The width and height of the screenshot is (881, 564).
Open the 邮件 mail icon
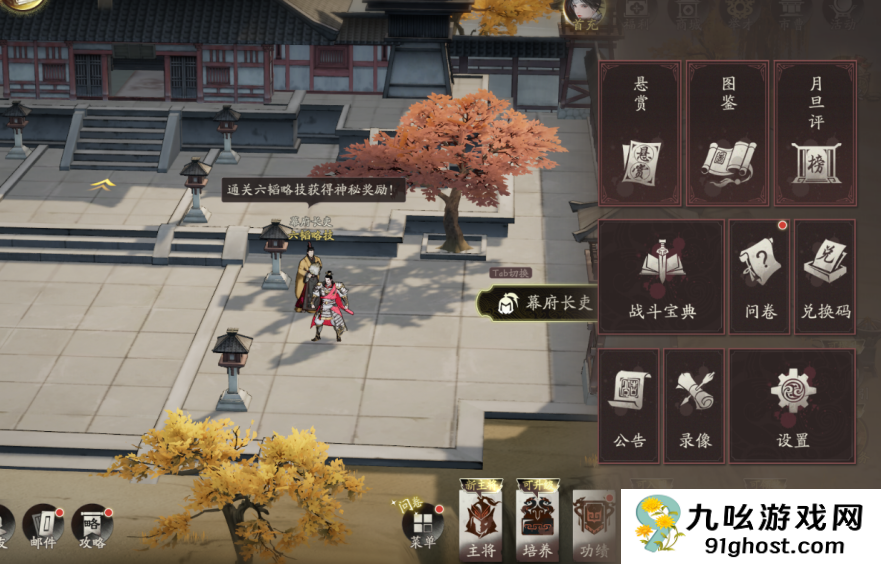coord(43,525)
